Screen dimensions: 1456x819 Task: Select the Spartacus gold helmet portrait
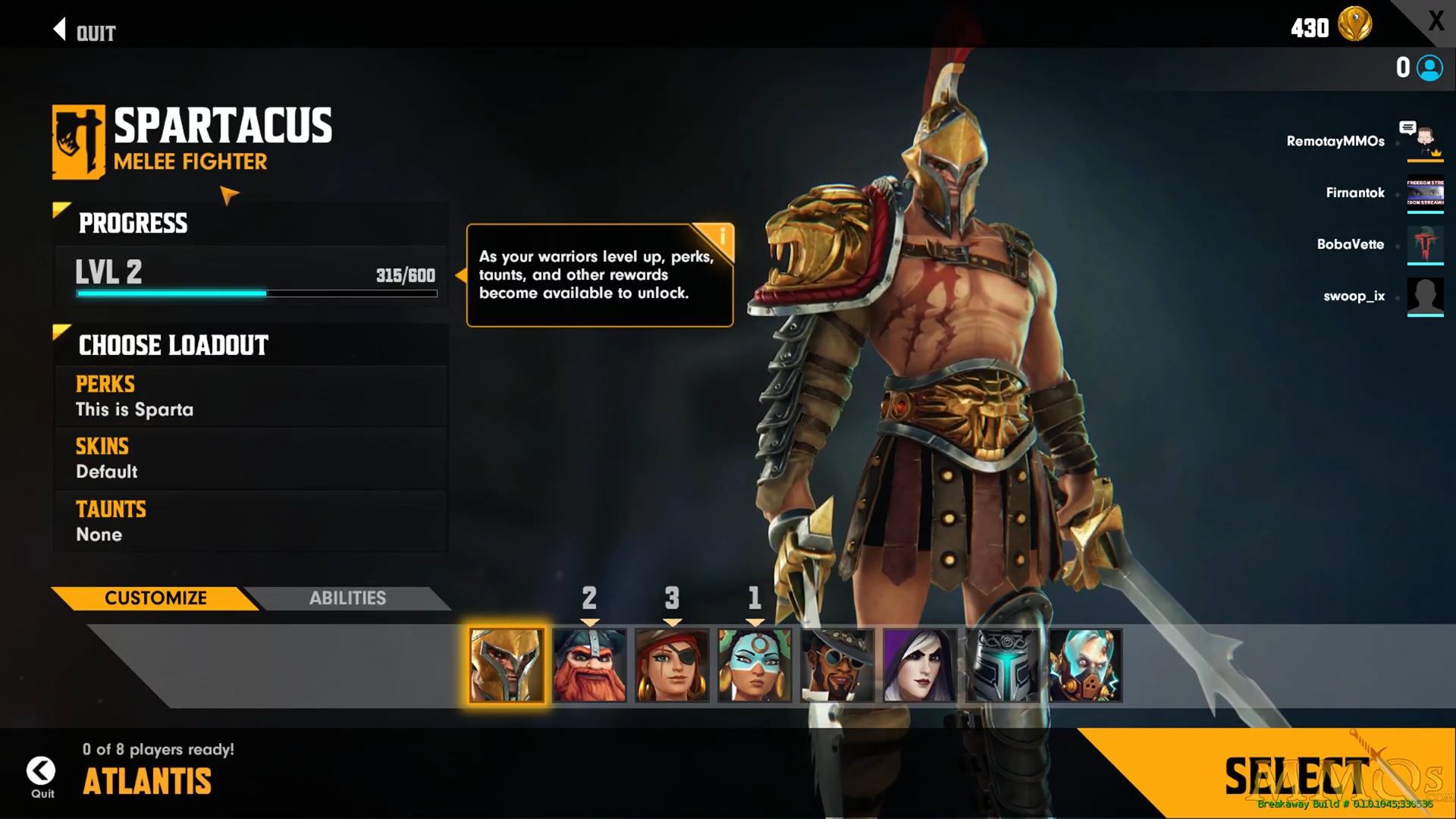[507, 665]
